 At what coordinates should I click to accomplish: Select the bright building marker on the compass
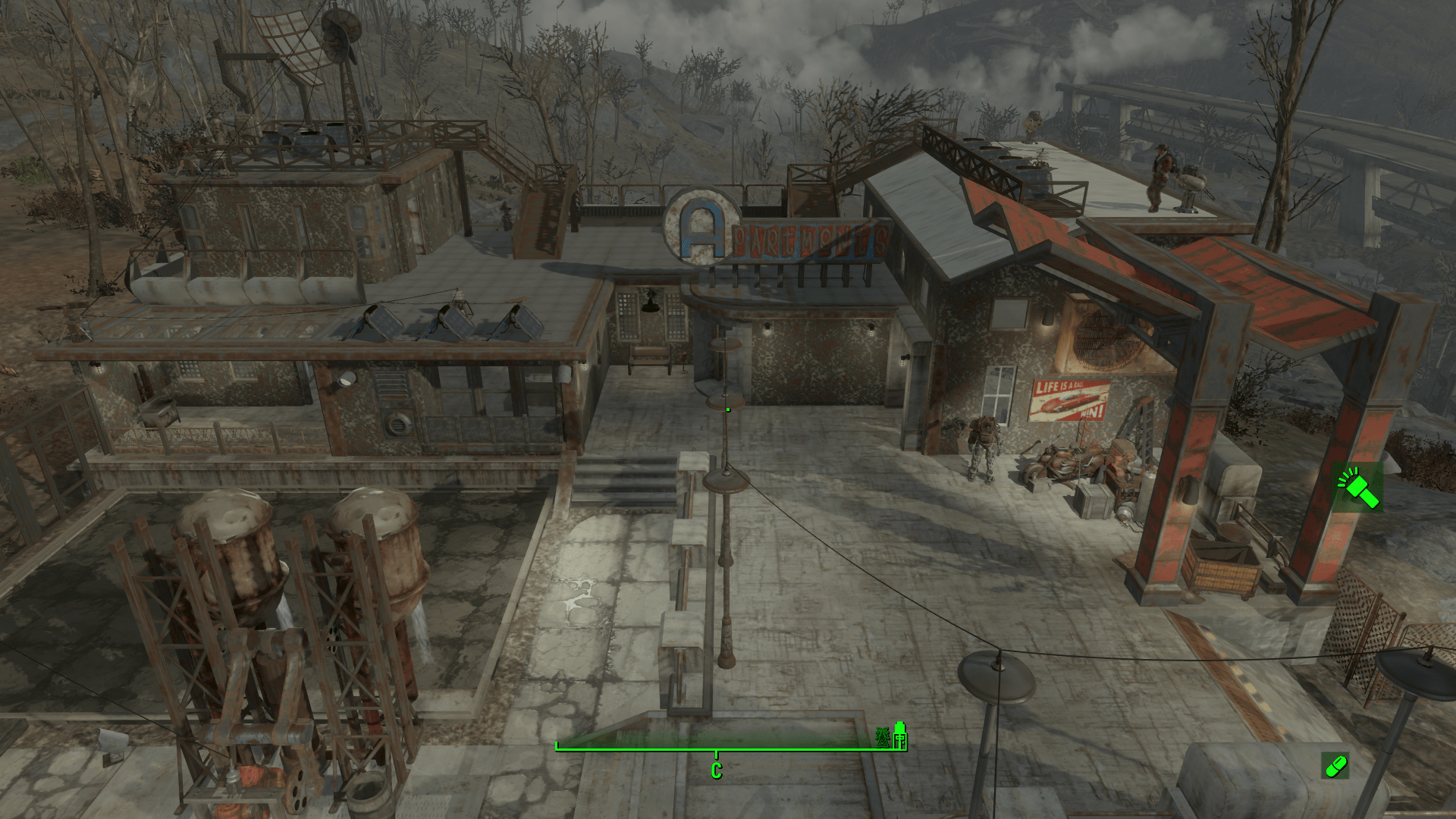[x=900, y=736]
